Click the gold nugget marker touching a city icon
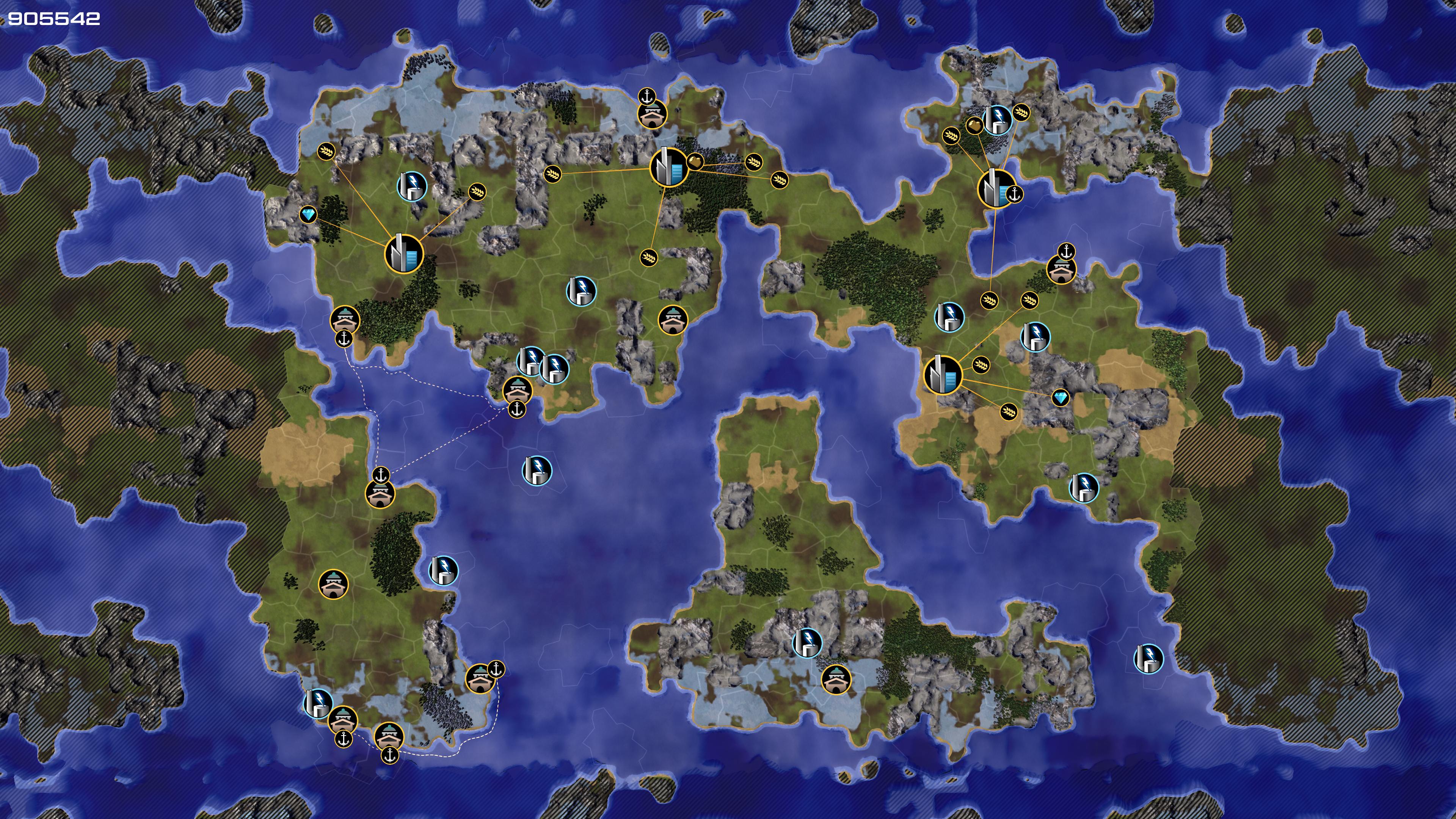This screenshot has height=819, width=1456. tap(695, 162)
